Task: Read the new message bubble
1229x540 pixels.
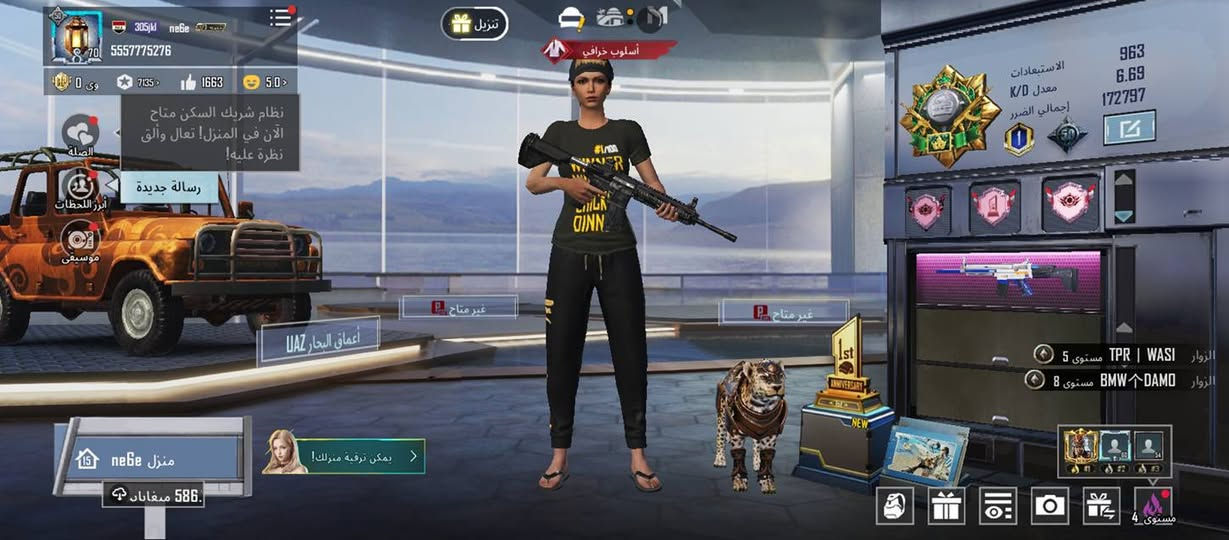Action: point(169,186)
